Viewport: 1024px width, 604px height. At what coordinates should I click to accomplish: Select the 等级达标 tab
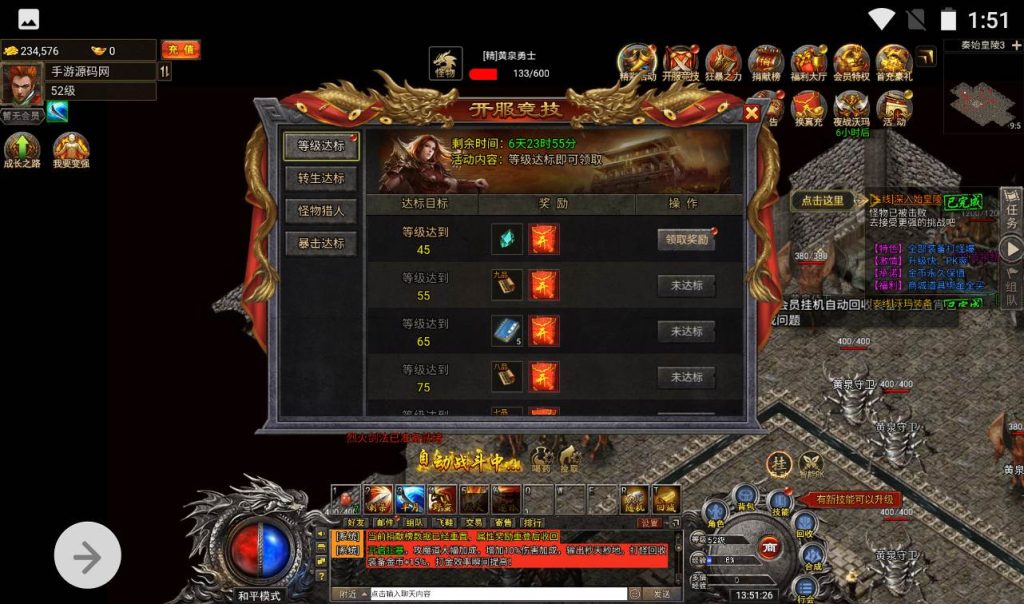(x=321, y=146)
